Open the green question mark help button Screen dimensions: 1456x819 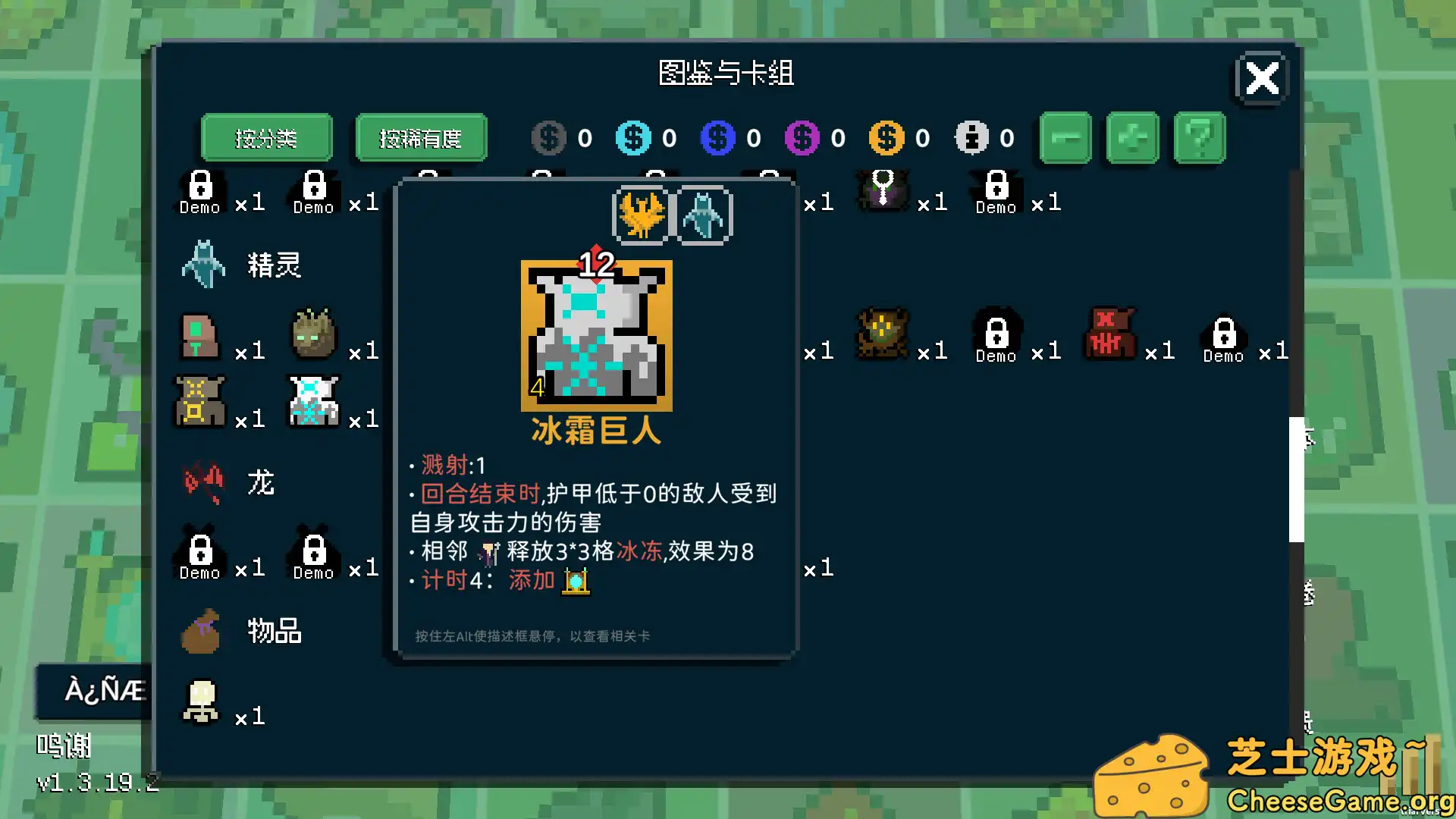1199,137
